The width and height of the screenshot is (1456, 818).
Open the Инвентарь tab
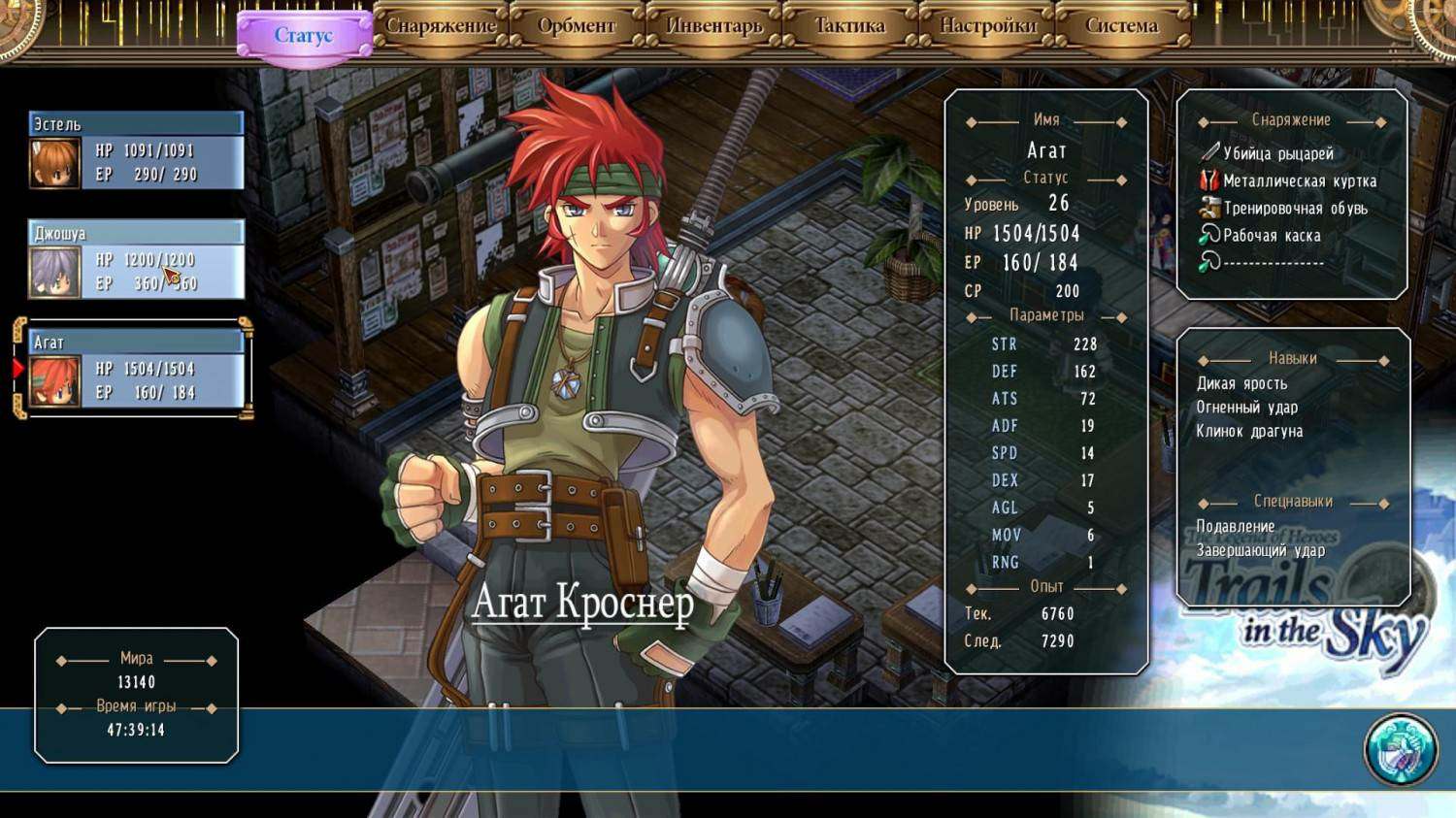click(713, 26)
